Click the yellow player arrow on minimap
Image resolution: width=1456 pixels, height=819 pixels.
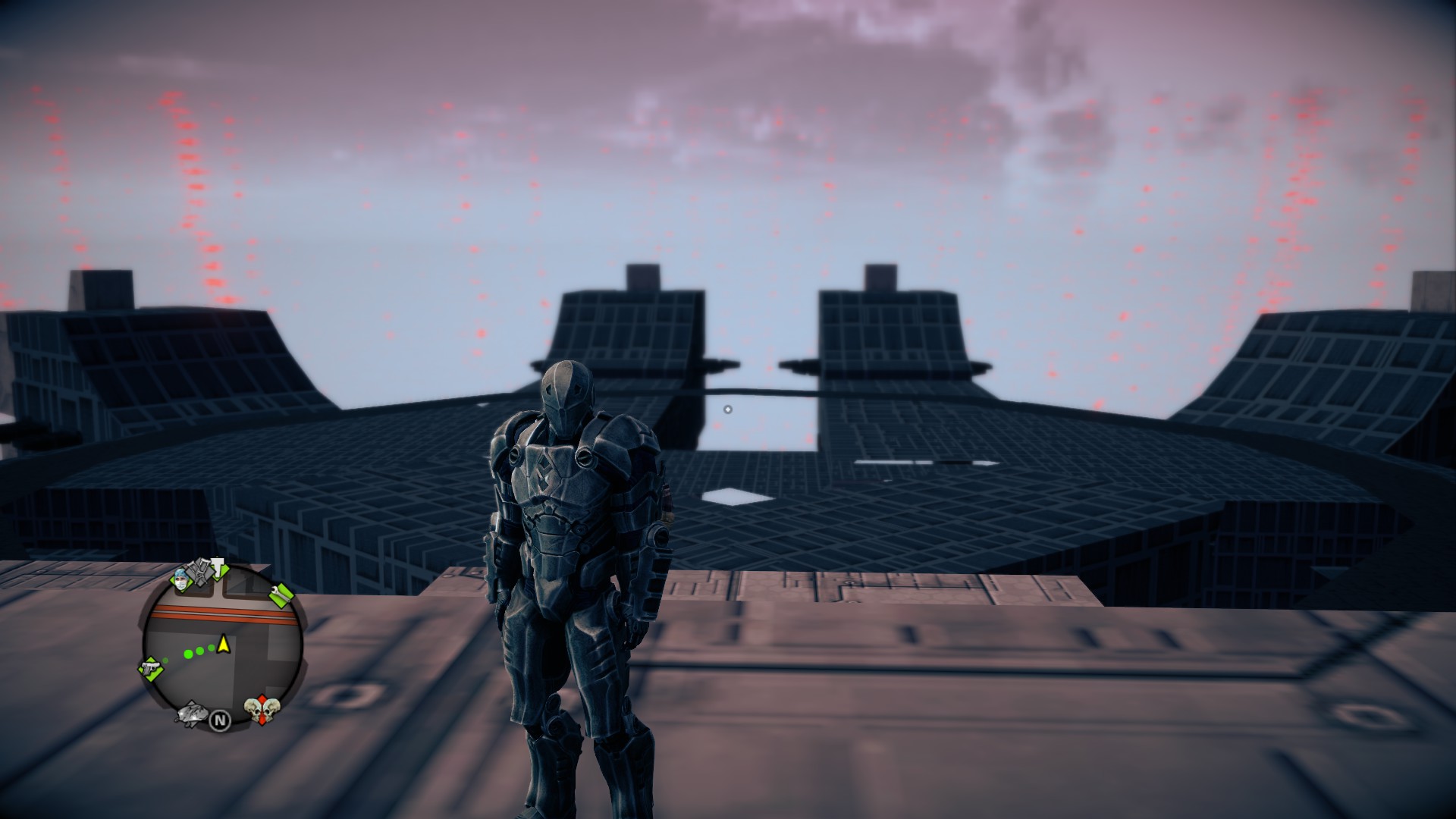click(x=224, y=645)
